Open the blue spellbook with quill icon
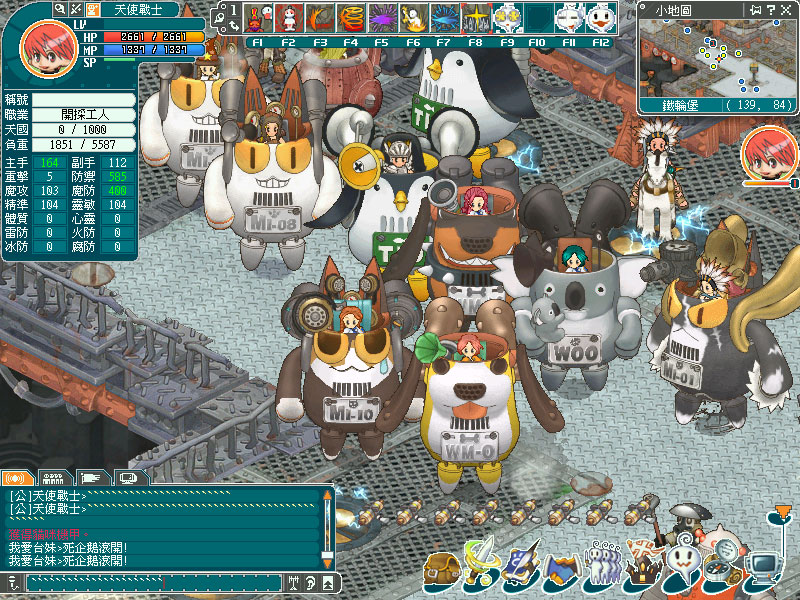Screen dimensions: 800x600 520,566
